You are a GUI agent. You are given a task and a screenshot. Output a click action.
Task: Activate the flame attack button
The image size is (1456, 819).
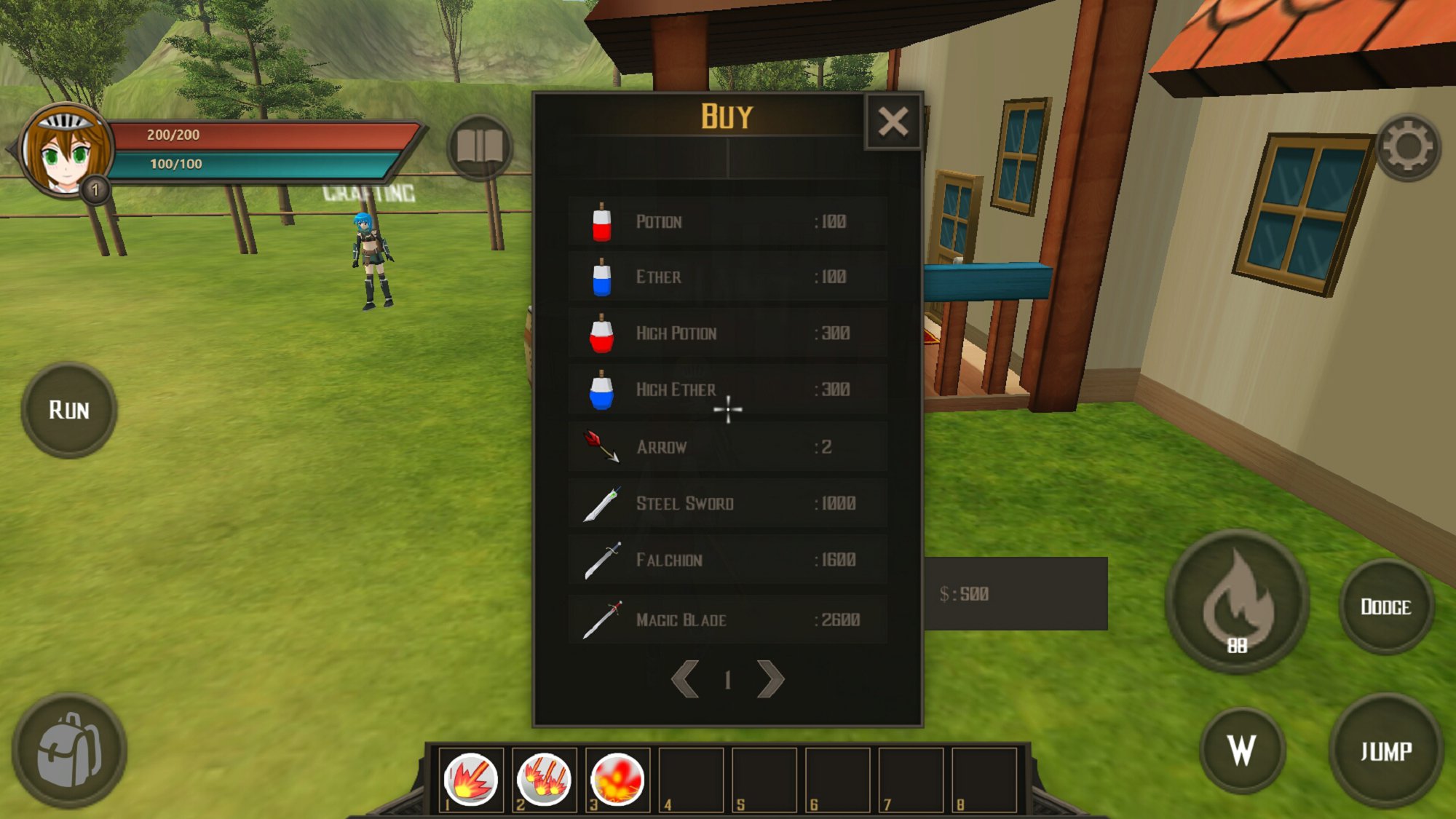point(1237,601)
